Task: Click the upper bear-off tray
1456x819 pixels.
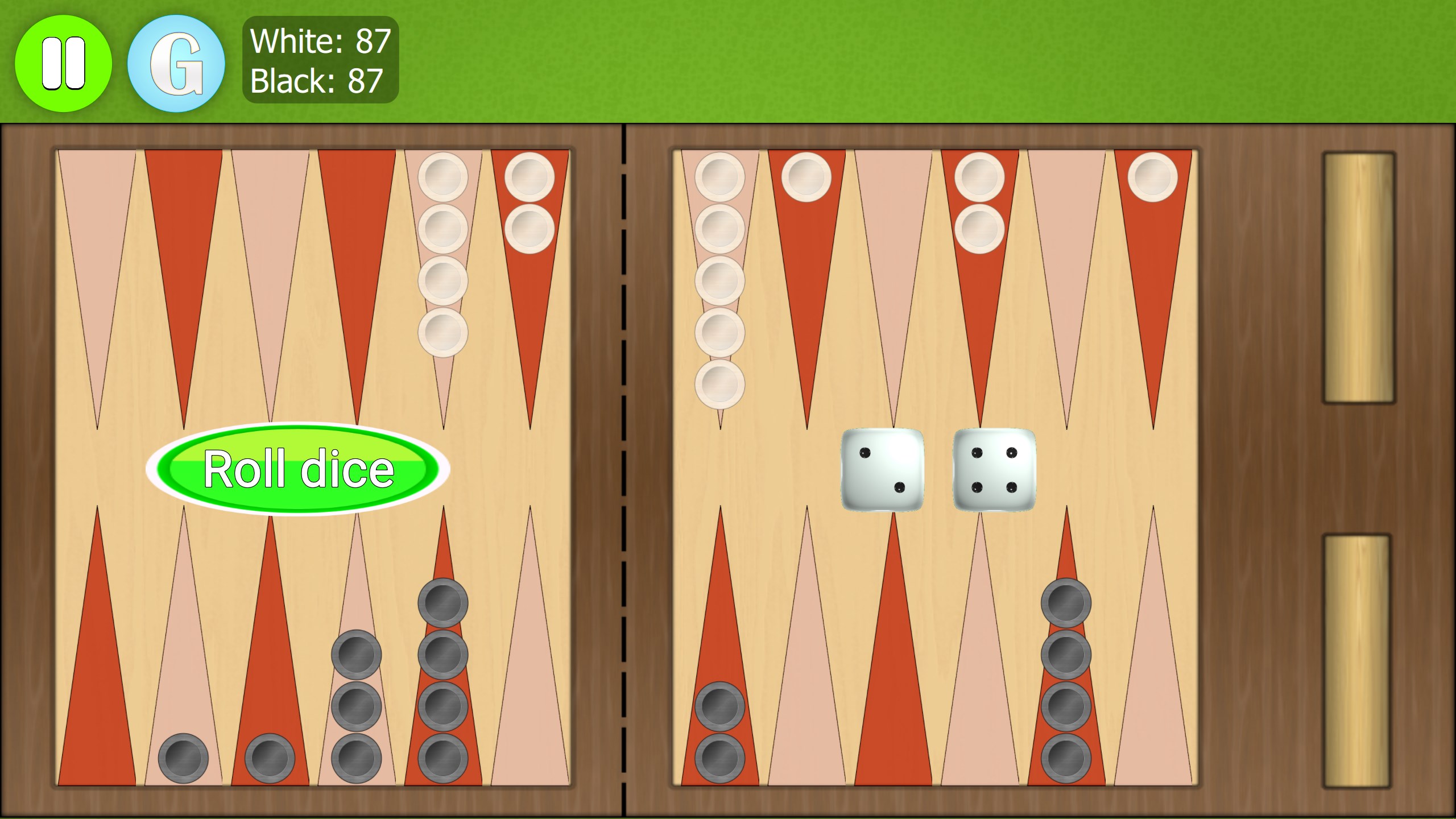Action: point(1359,279)
